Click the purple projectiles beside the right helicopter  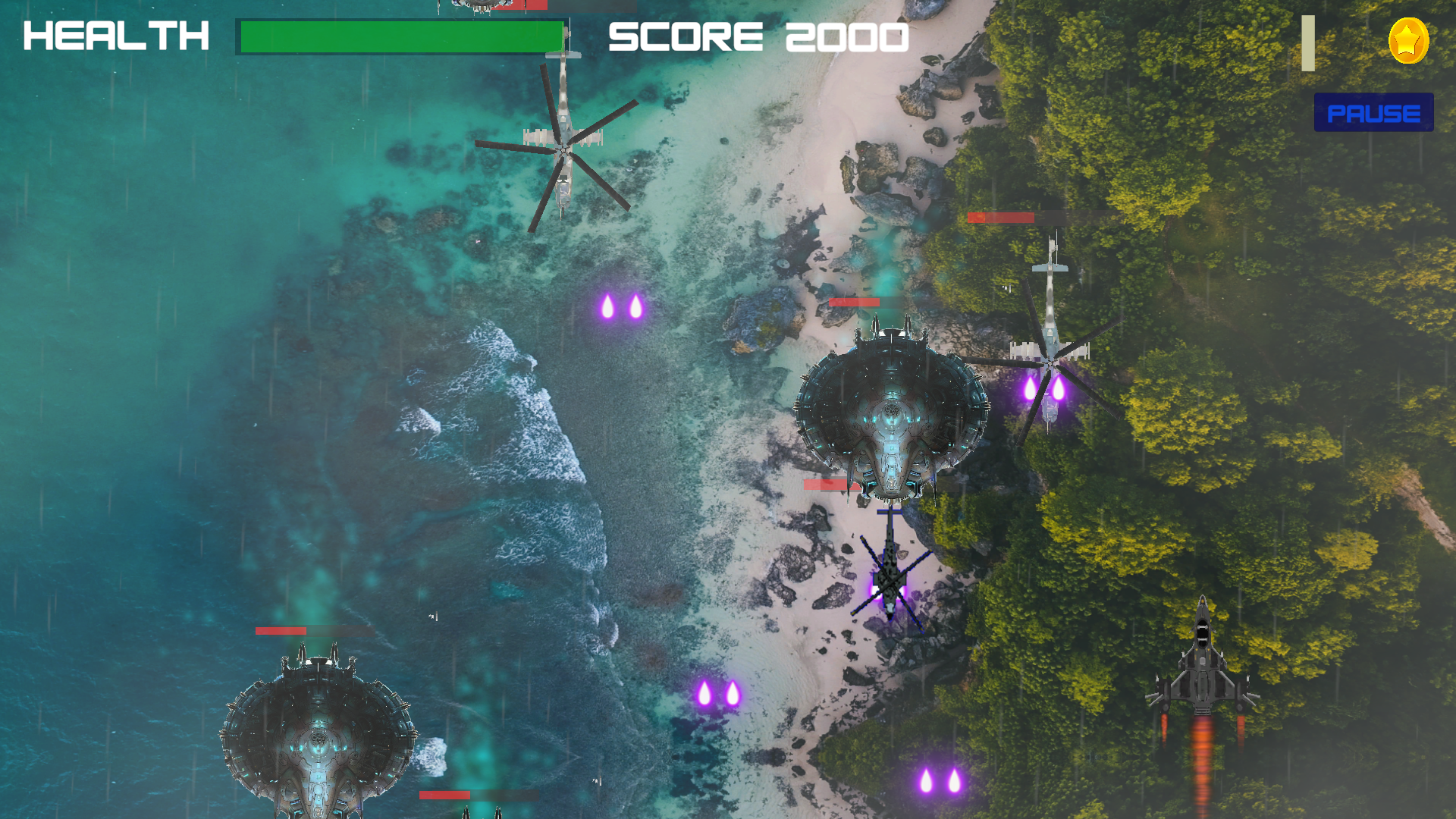(x=1043, y=387)
